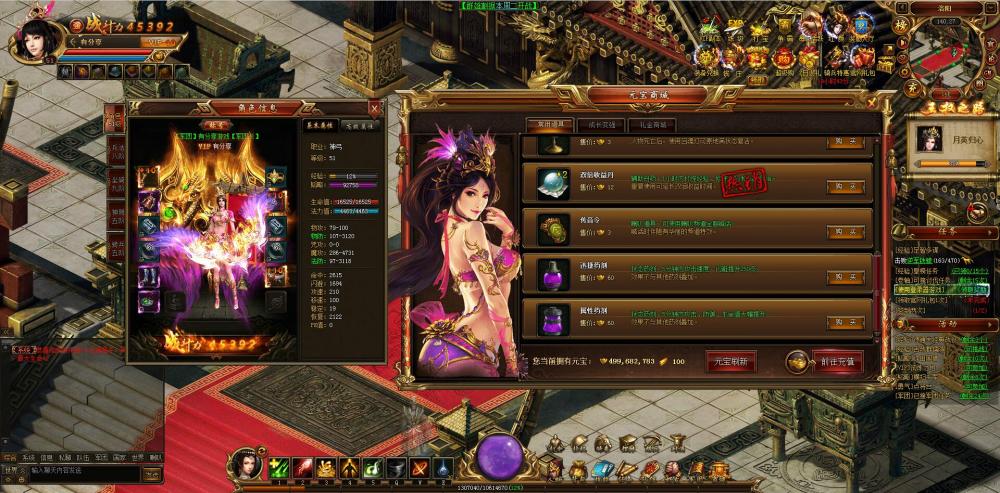Close the character info panel
The width and height of the screenshot is (1000, 493).
click(x=375, y=107)
